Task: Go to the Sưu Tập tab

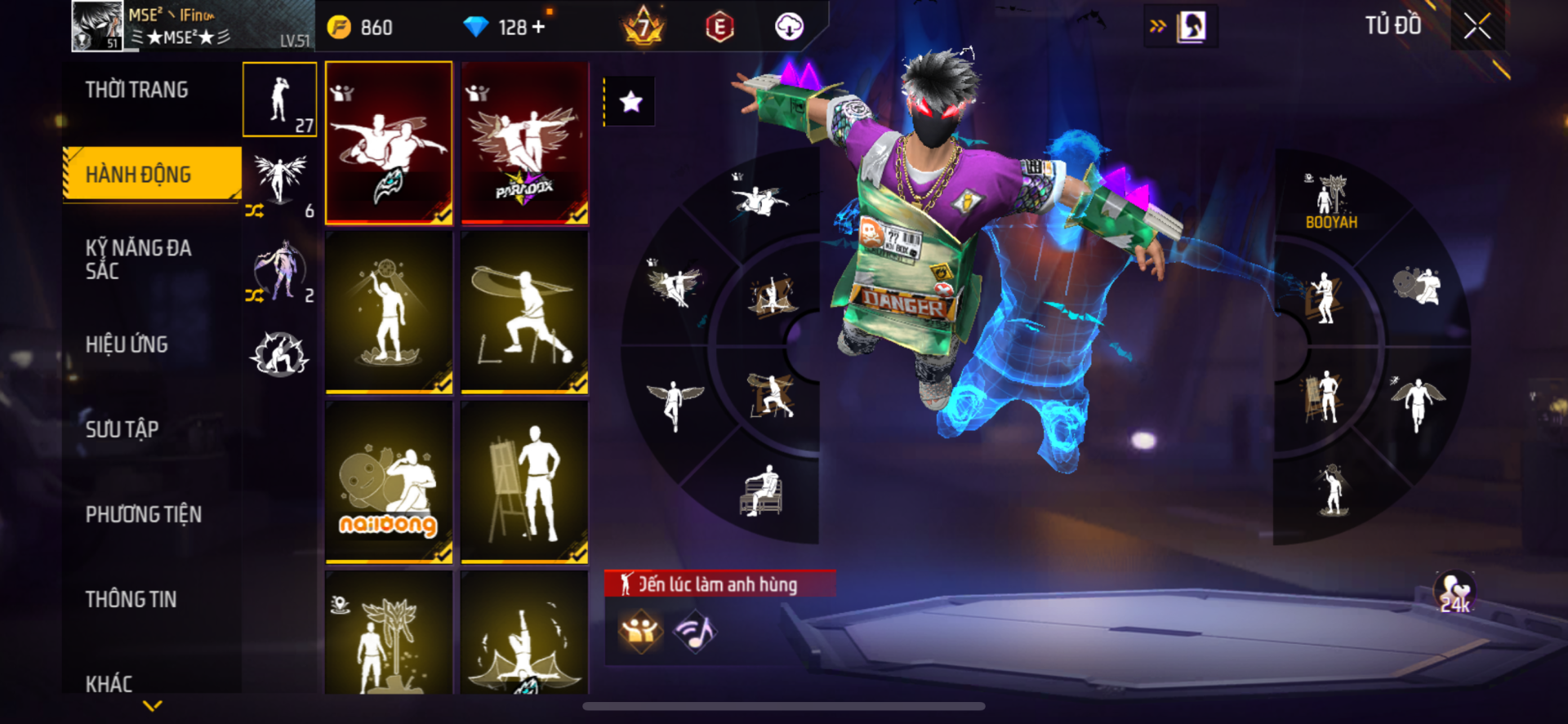Action: point(122,429)
